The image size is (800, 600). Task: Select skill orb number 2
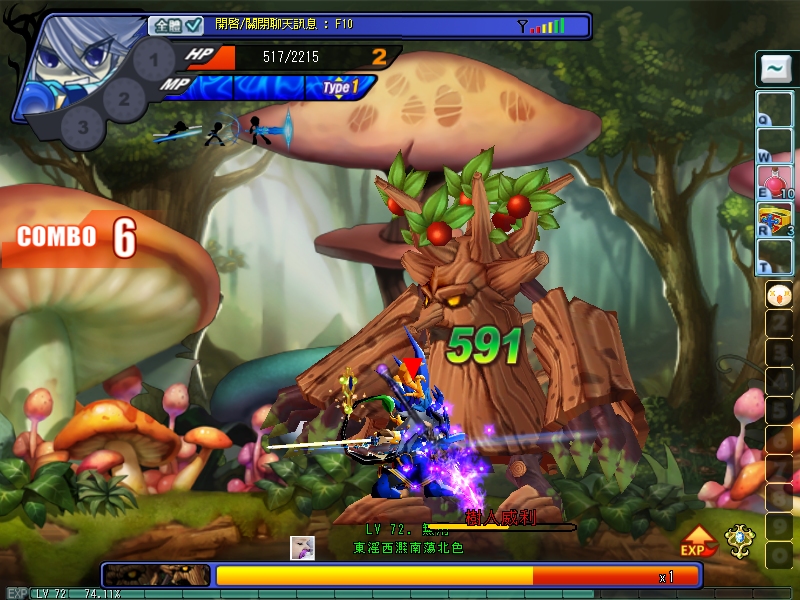click(x=124, y=99)
